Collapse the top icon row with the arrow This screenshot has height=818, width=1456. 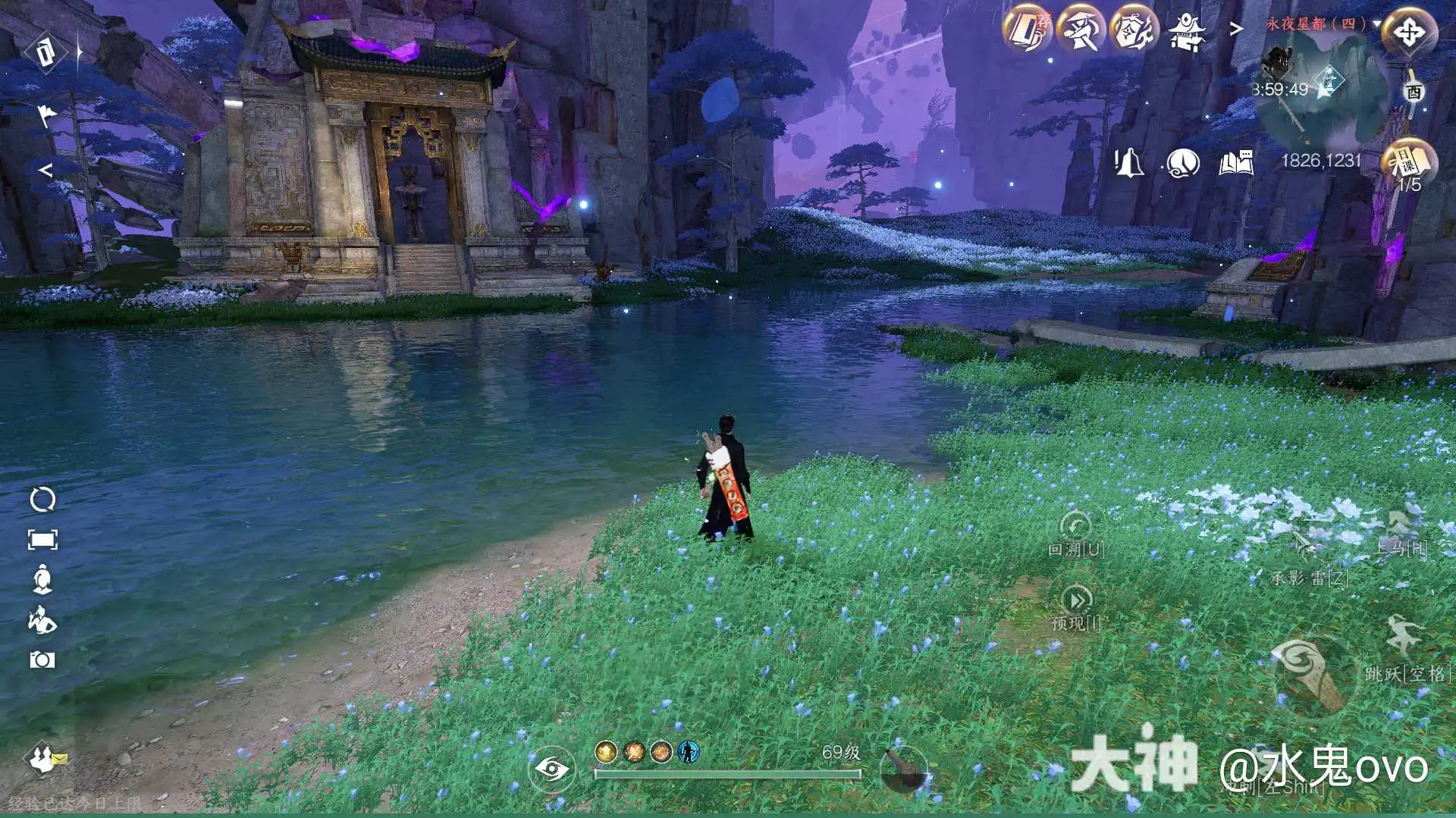point(1236,29)
